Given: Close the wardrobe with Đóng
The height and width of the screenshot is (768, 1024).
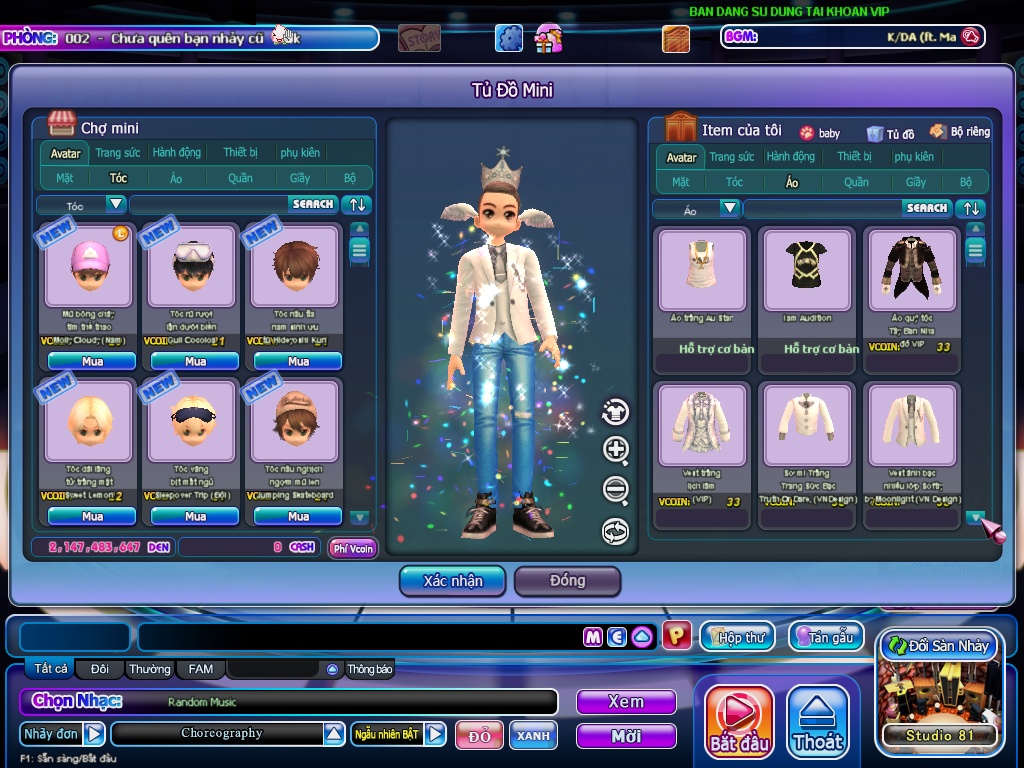Looking at the screenshot, I should [x=567, y=581].
